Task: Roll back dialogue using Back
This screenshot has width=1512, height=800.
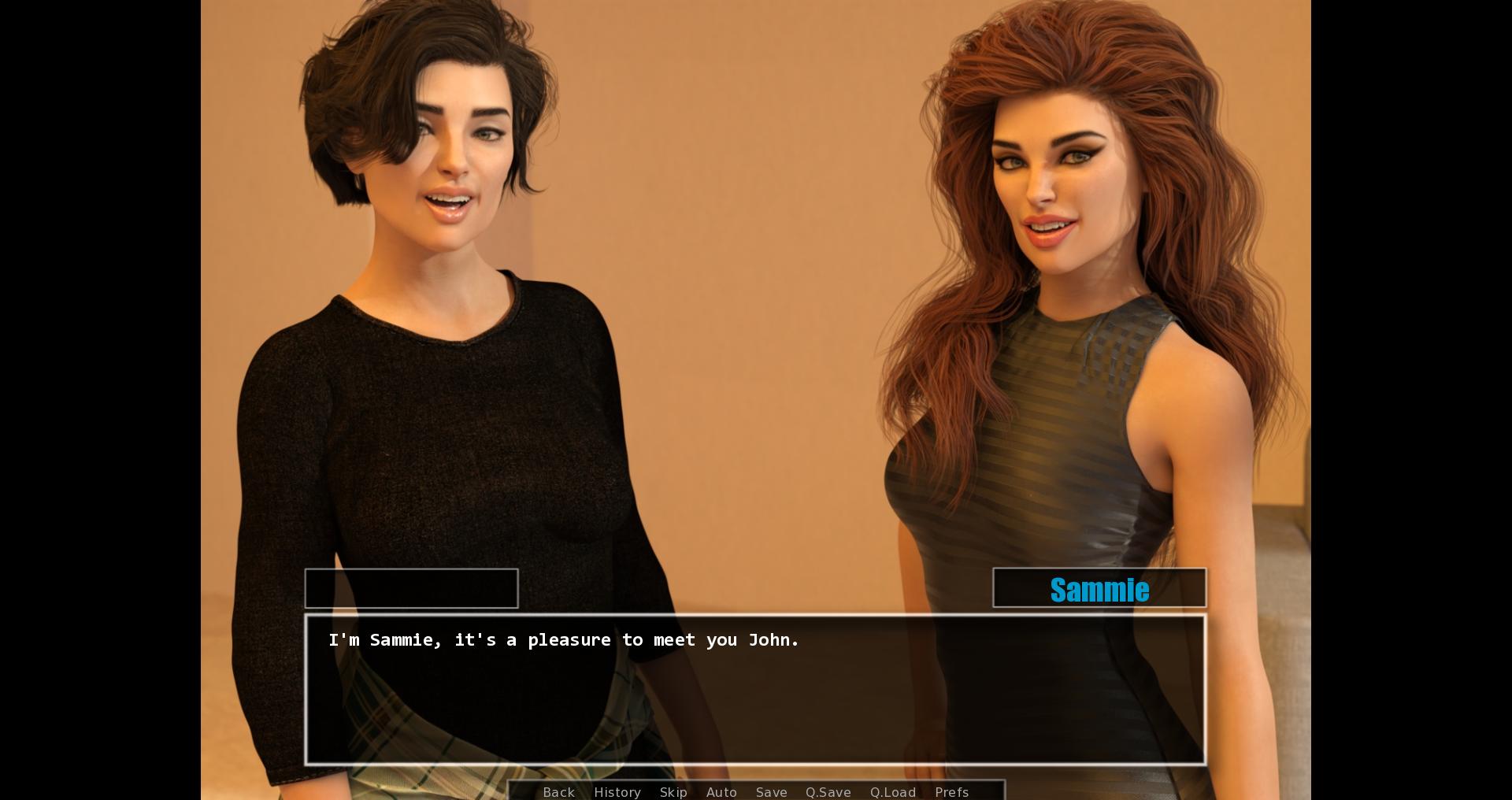Action: click(558, 792)
